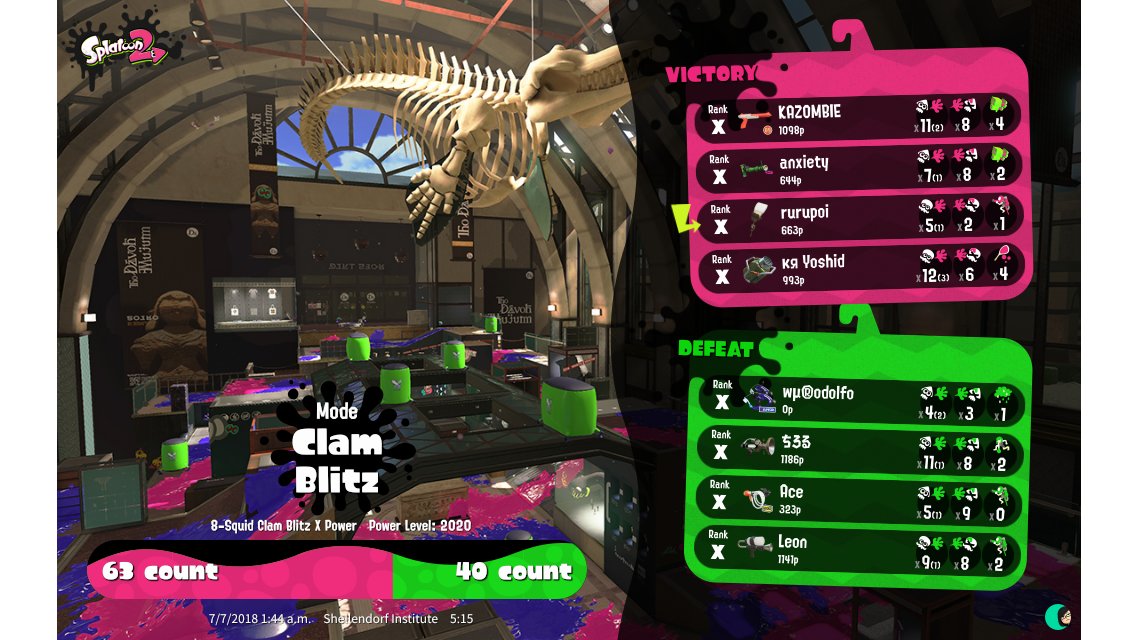This screenshot has width=1138, height=640.
Task: Open the odolfo player row
Action: (x=860, y=400)
